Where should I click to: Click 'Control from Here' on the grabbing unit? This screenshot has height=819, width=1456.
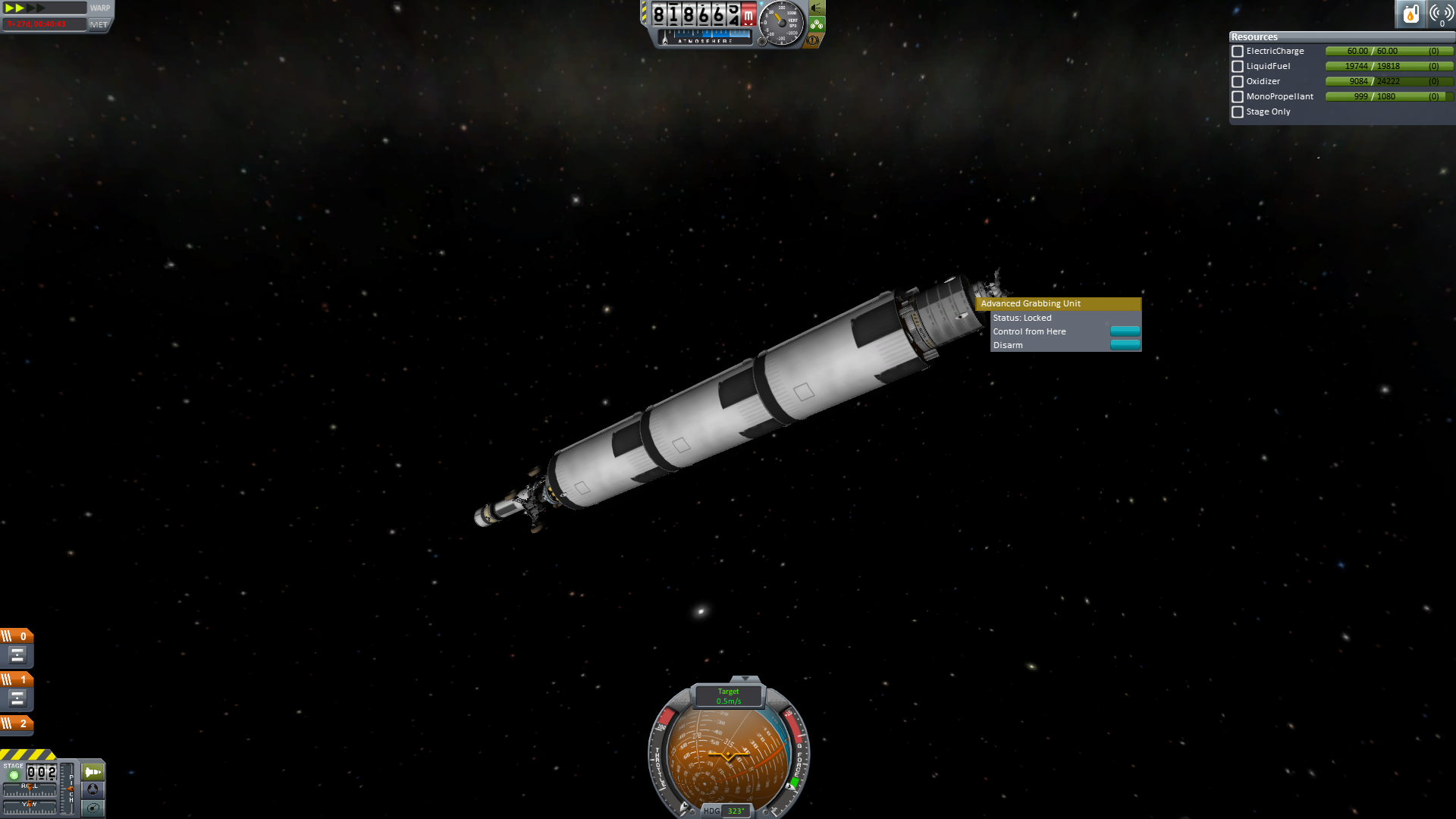point(1125,331)
